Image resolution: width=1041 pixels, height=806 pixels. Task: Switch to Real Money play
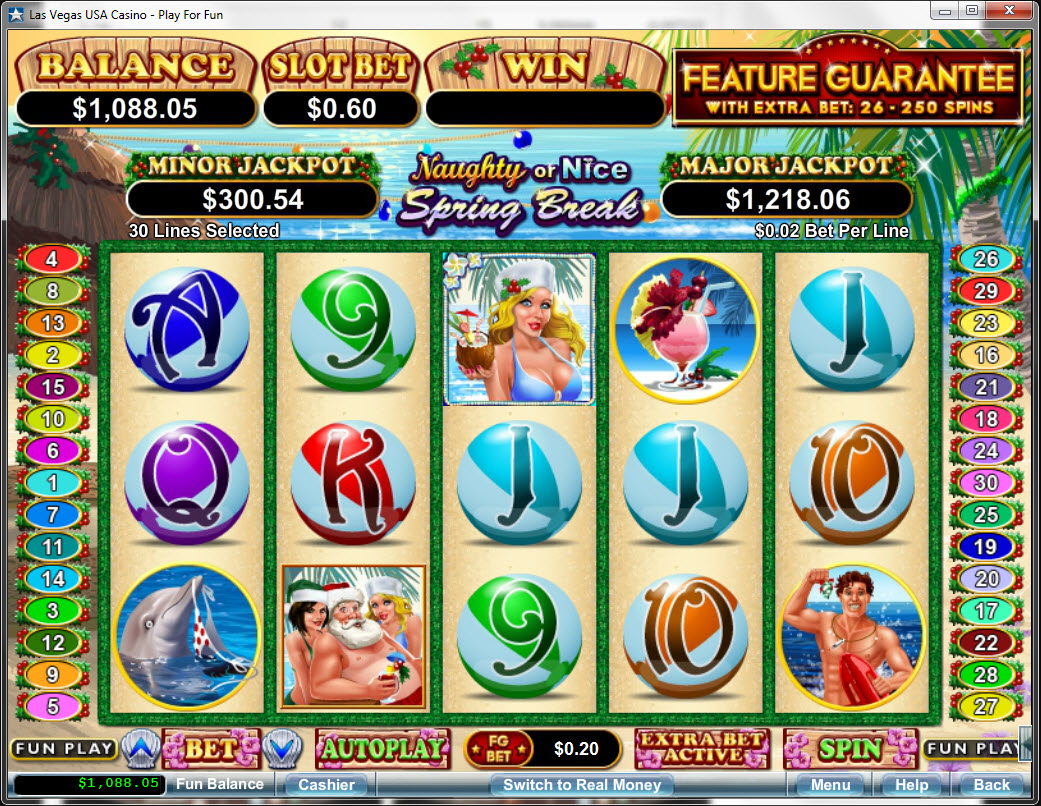coord(582,785)
